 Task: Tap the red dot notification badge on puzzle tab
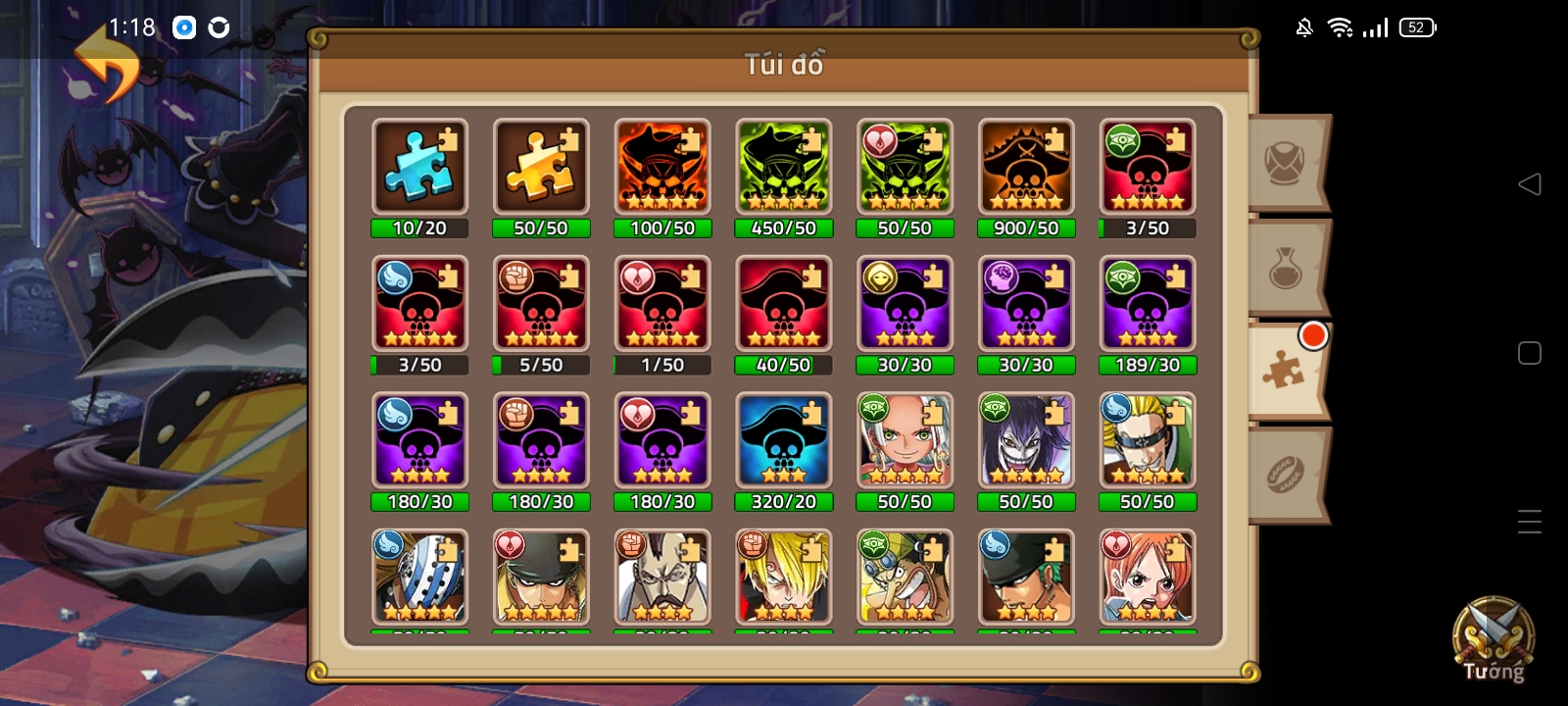pos(1313,335)
